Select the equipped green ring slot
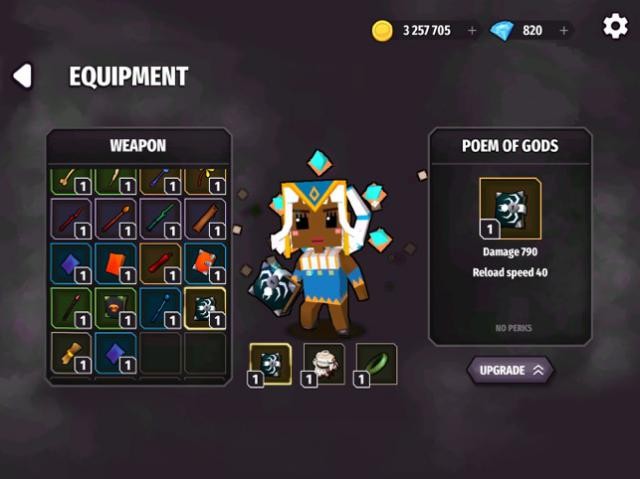This screenshot has width=640, height=479. click(x=376, y=364)
